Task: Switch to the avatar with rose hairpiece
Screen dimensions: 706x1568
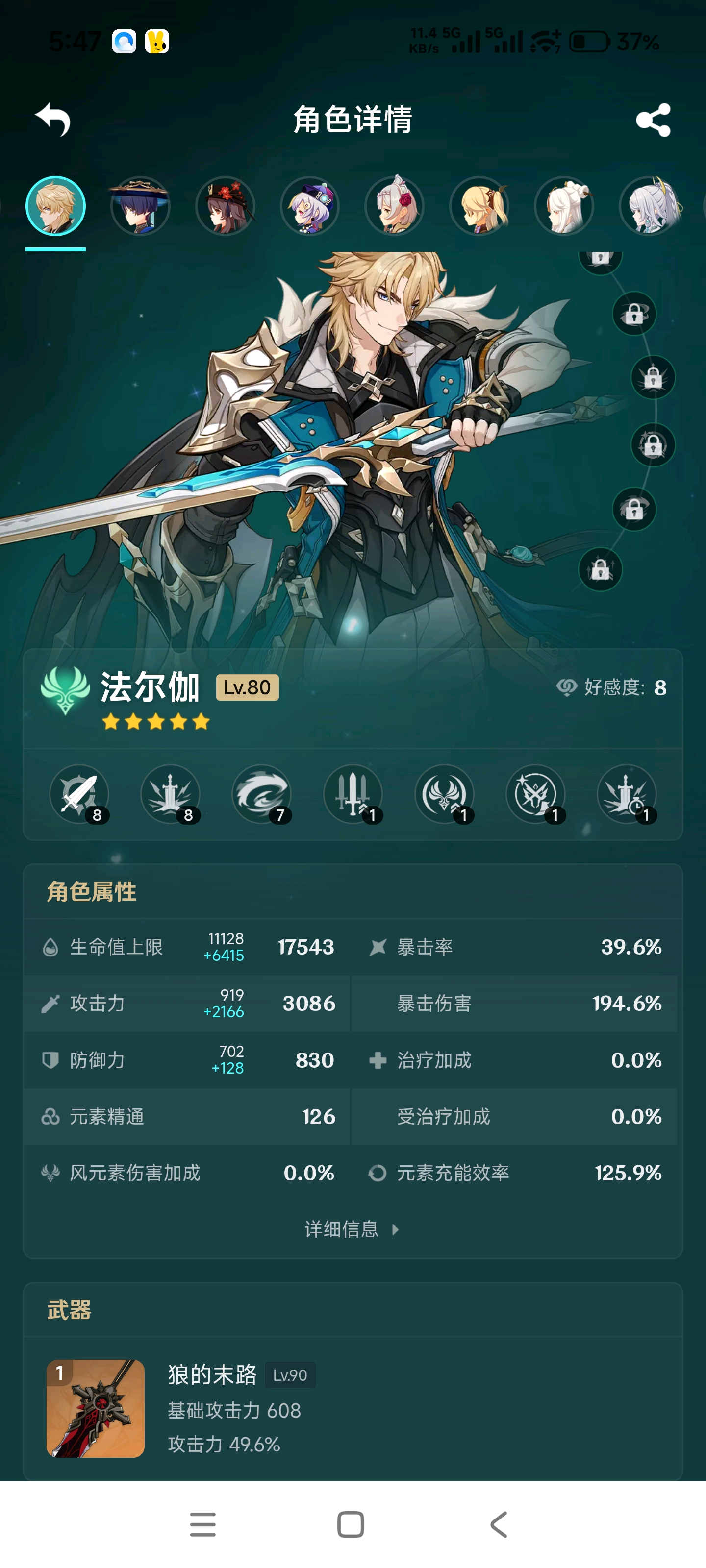Action: pos(394,206)
